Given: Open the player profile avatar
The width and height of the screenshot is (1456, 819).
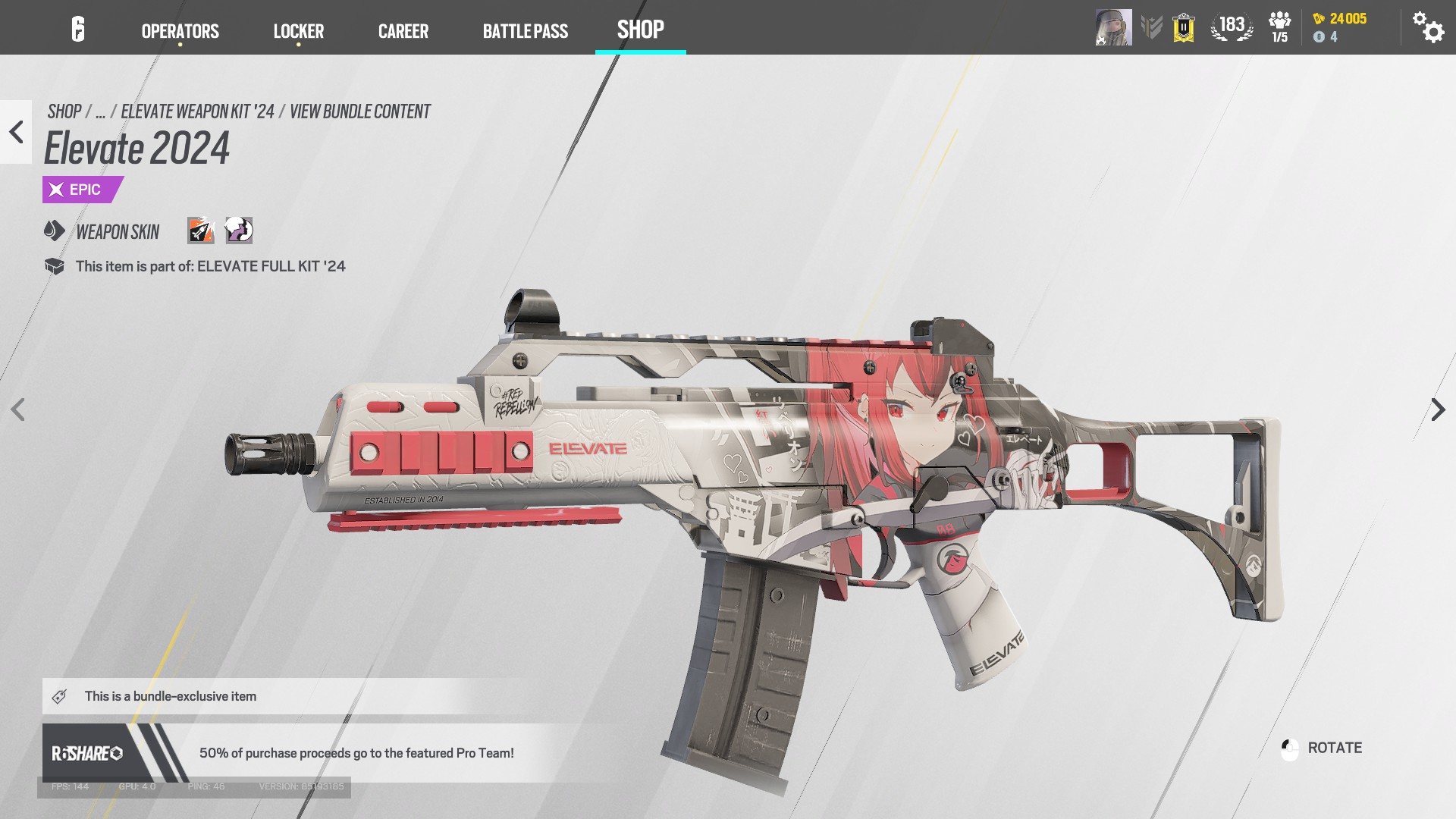Looking at the screenshot, I should 1112,28.
